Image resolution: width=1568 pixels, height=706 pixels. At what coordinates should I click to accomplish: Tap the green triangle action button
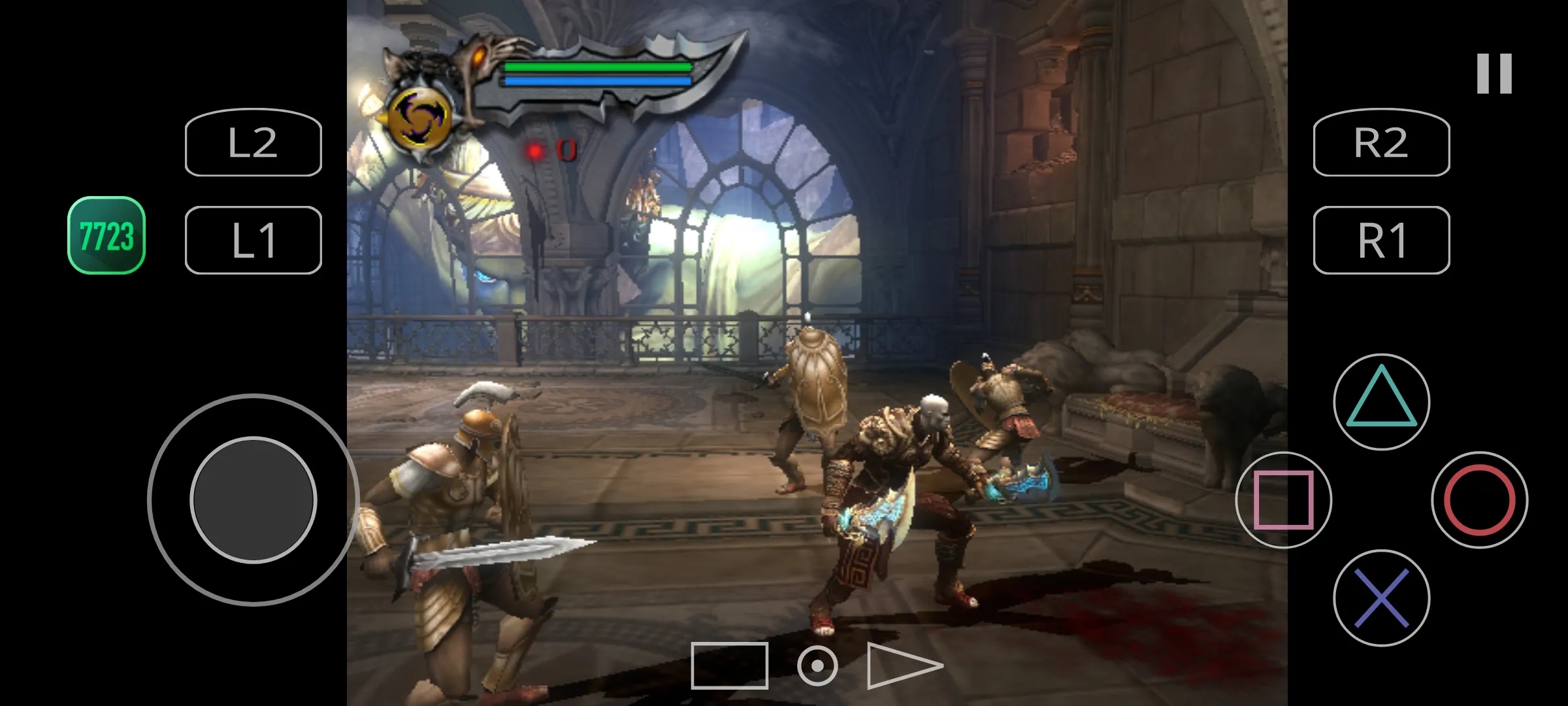[1381, 401]
